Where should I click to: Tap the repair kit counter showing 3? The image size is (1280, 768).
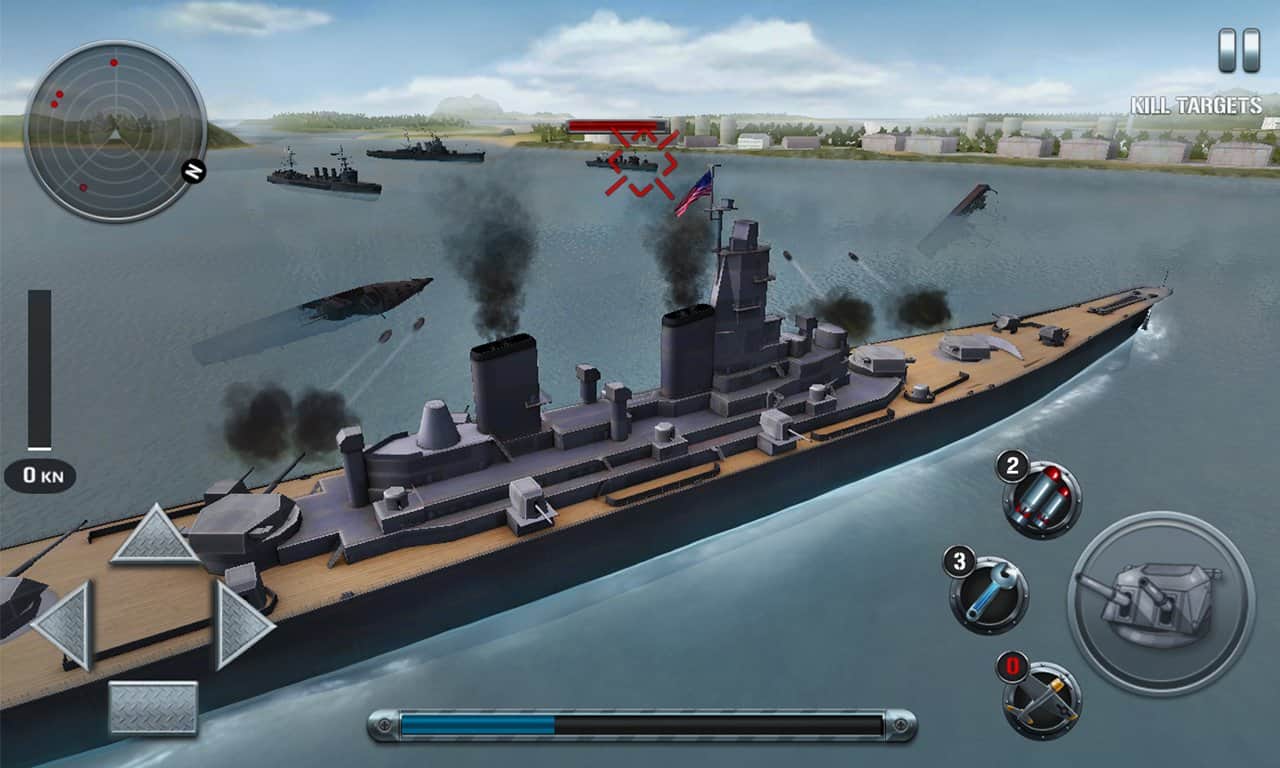pos(961,561)
